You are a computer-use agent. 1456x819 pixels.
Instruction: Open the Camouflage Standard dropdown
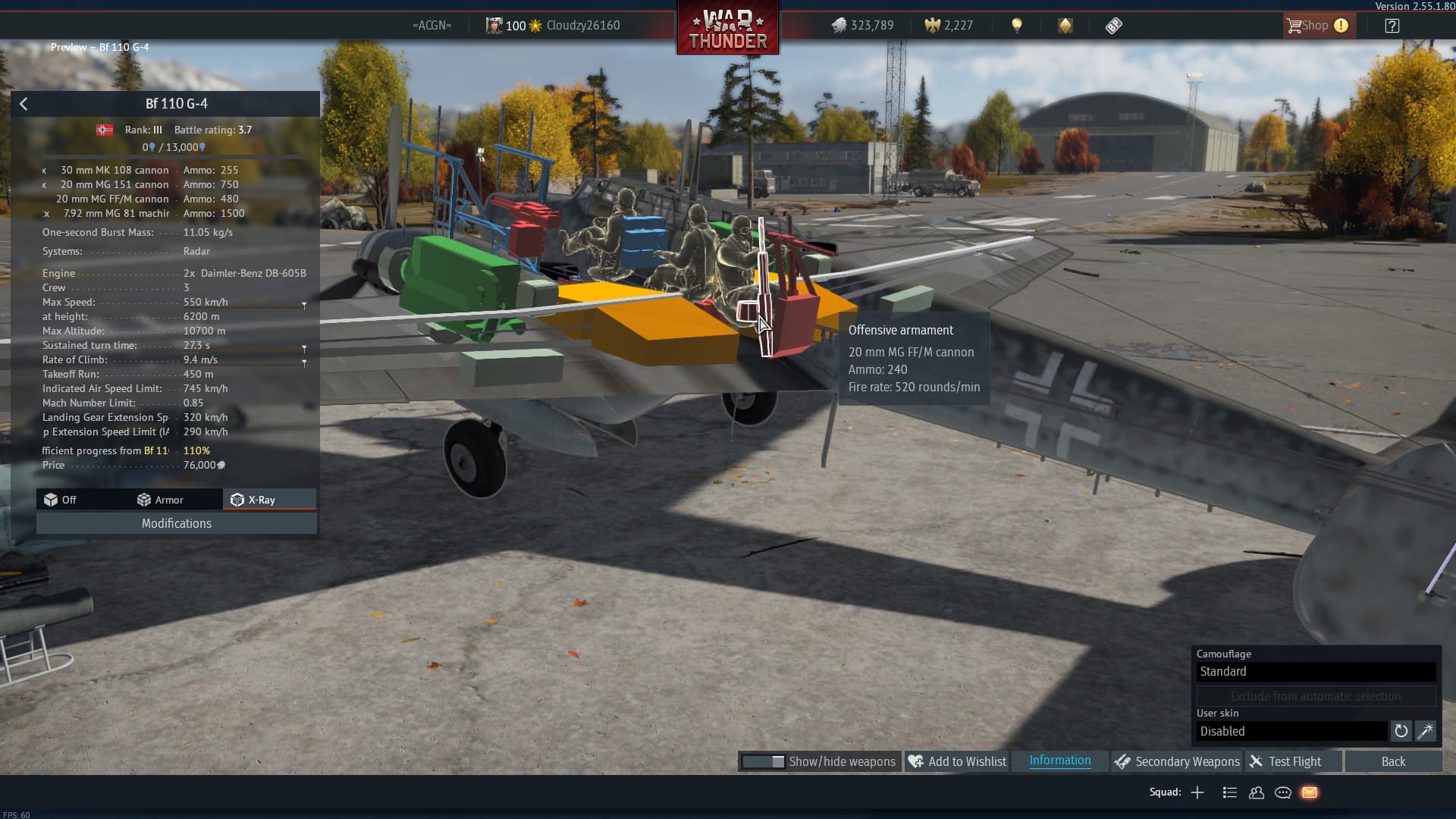[1316, 671]
